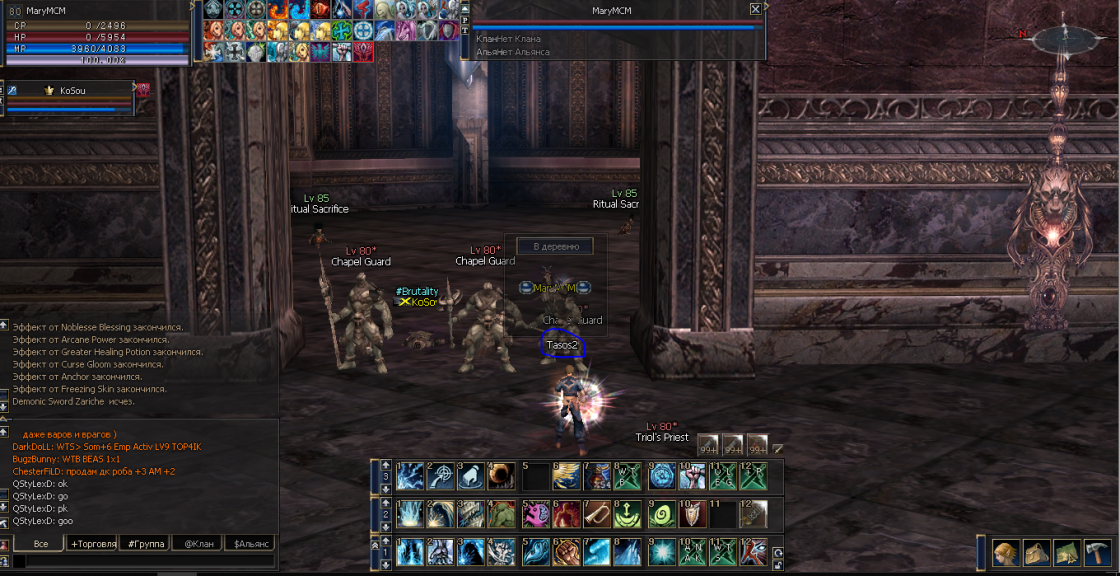
Task: Select party member KoSou's frame
Action: point(70,97)
